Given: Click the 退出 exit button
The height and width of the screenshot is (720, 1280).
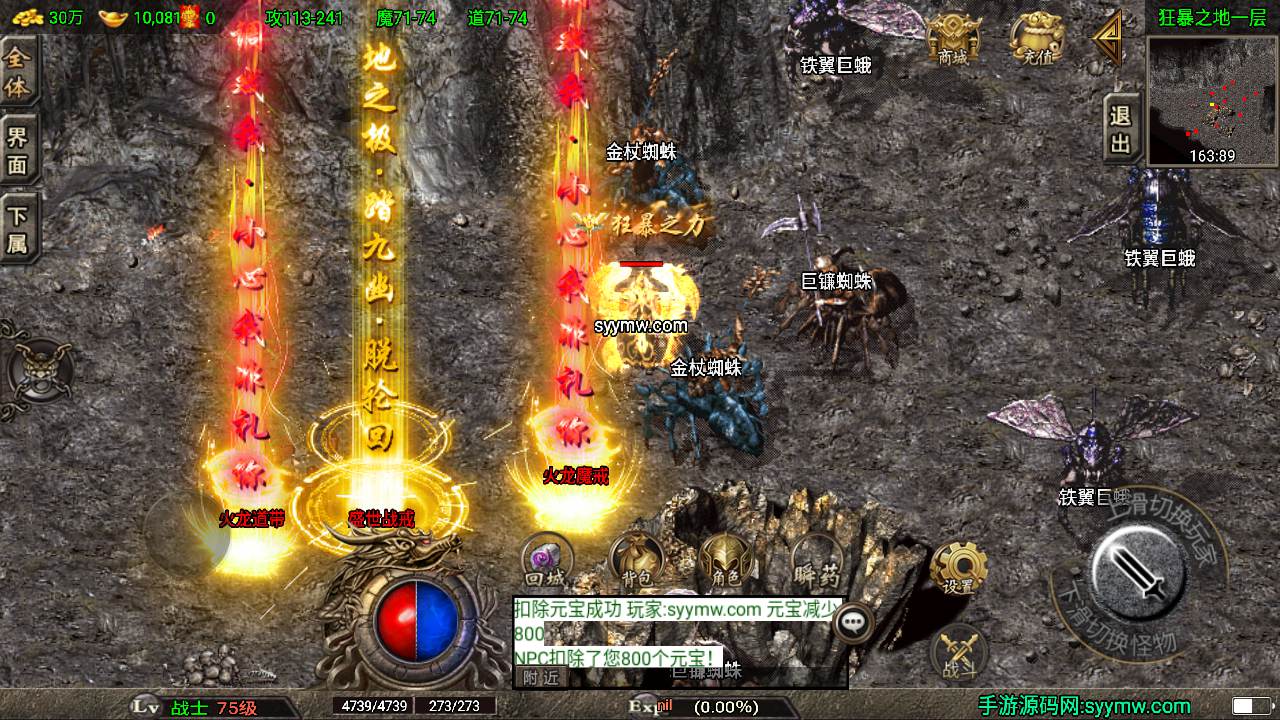Looking at the screenshot, I should point(1121,130).
